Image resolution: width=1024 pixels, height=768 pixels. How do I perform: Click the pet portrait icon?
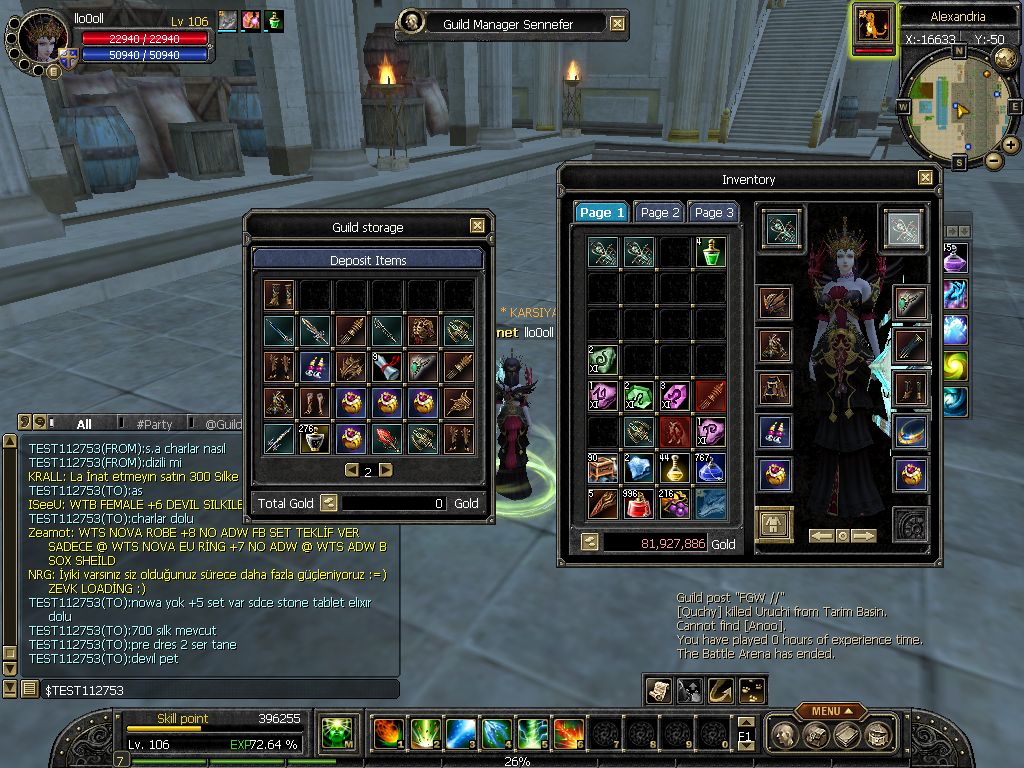coord(875,27)
